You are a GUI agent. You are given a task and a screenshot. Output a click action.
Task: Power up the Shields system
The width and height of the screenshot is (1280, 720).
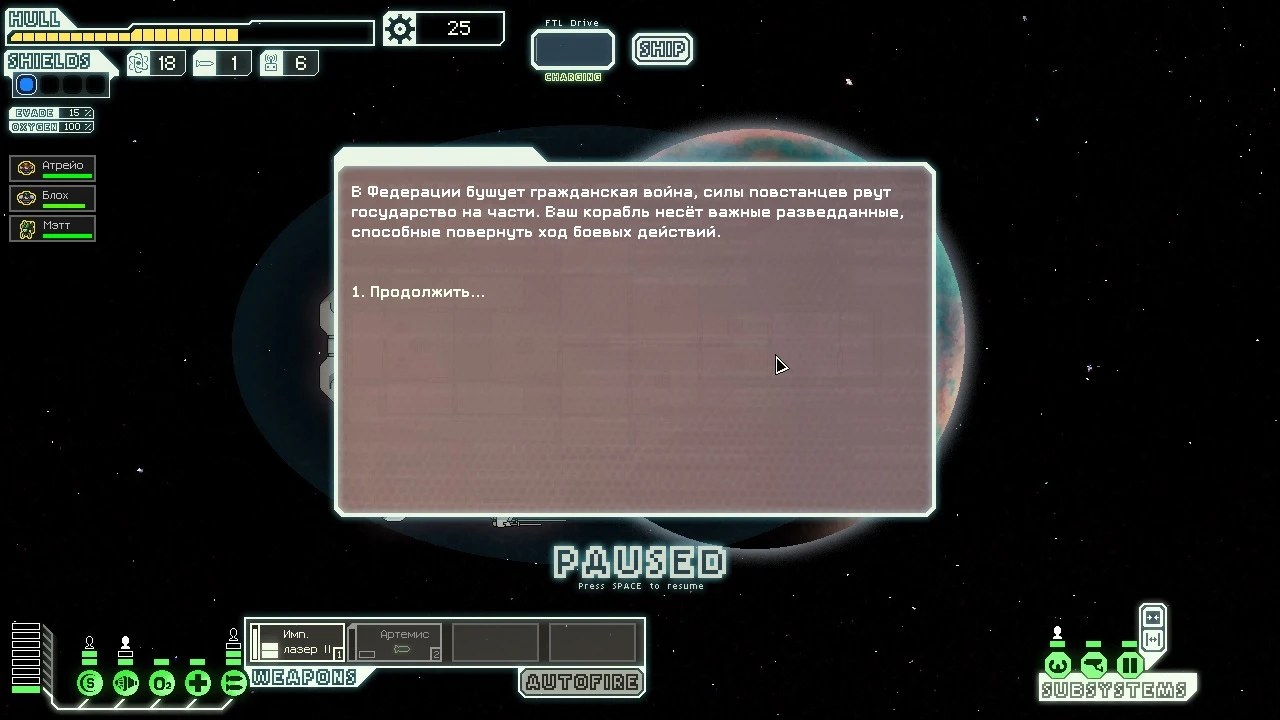89,683
